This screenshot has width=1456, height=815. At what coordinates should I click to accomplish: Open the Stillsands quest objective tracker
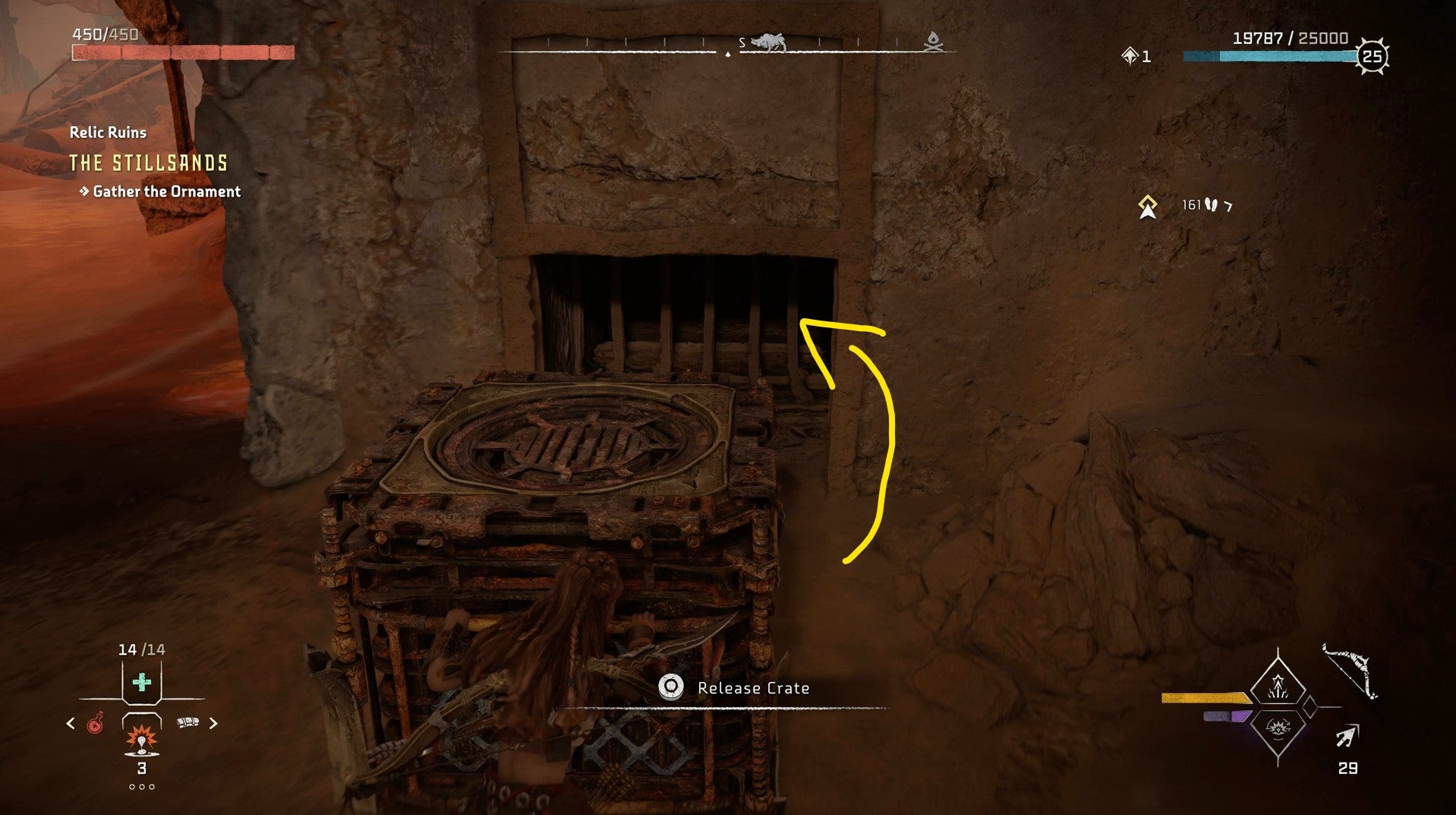click(149, 163)
